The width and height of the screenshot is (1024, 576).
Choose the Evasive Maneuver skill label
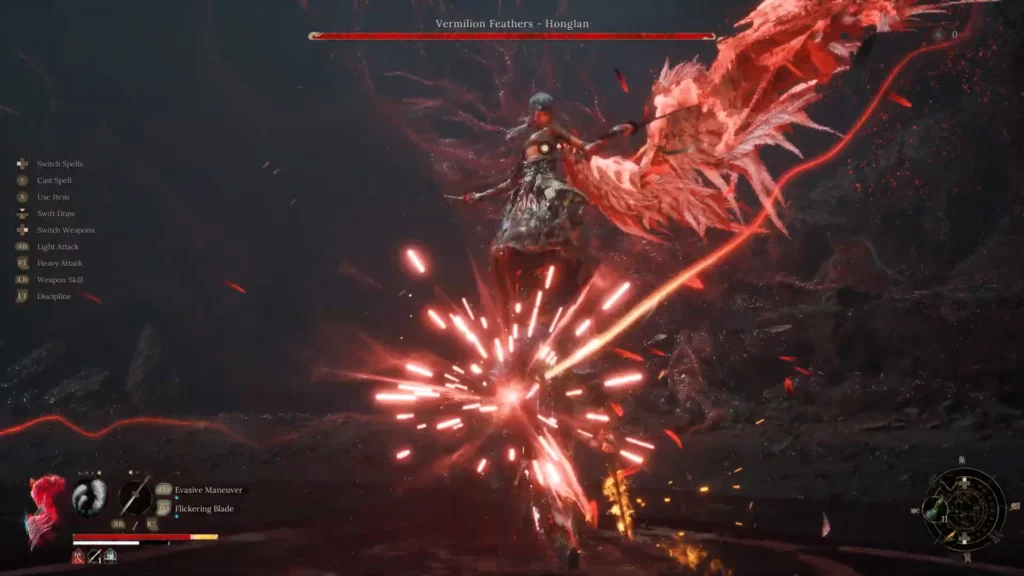click(x=209, y=490)
